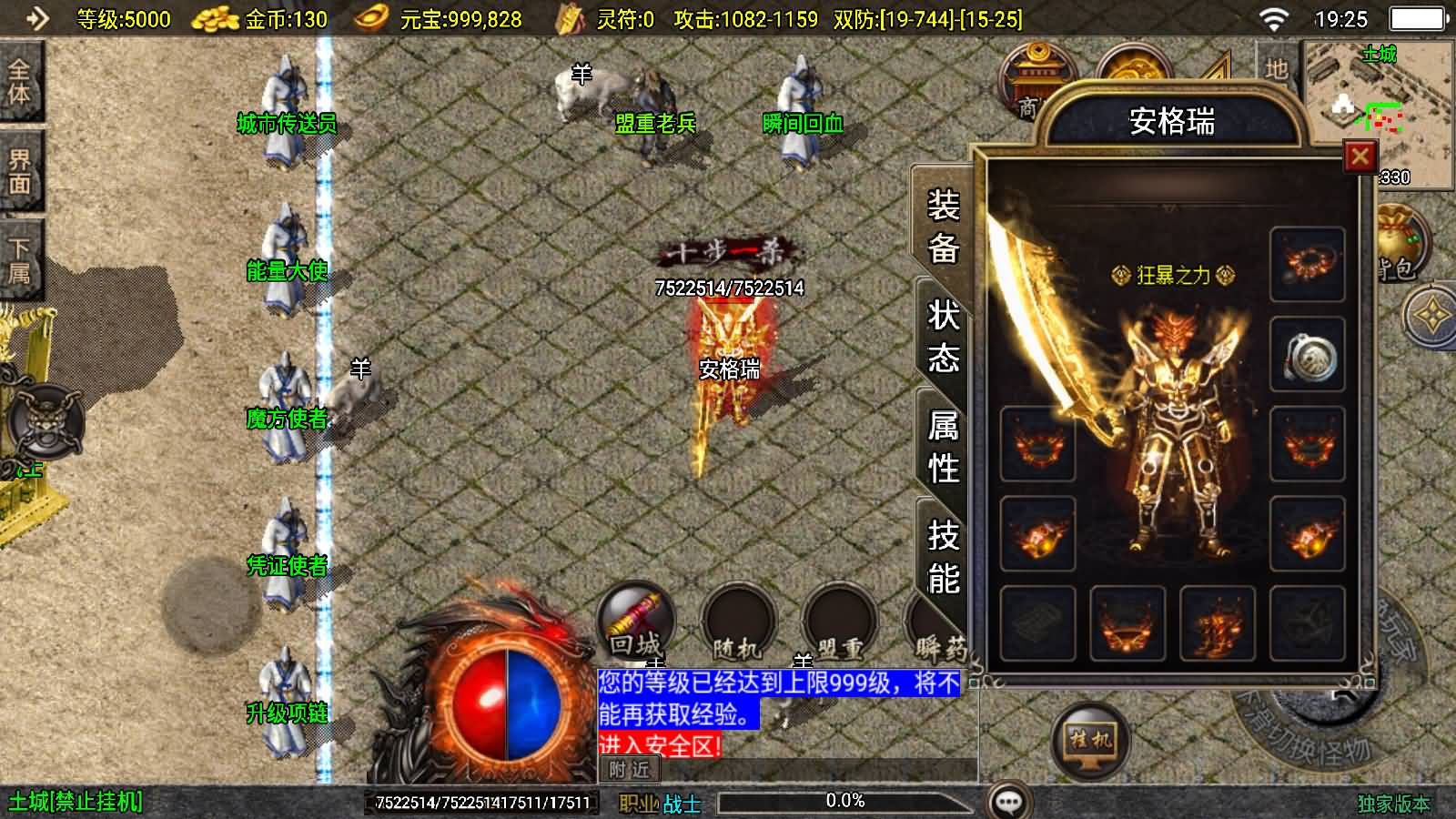Open the chat speech bubble button

click(x=1009, y=802)
